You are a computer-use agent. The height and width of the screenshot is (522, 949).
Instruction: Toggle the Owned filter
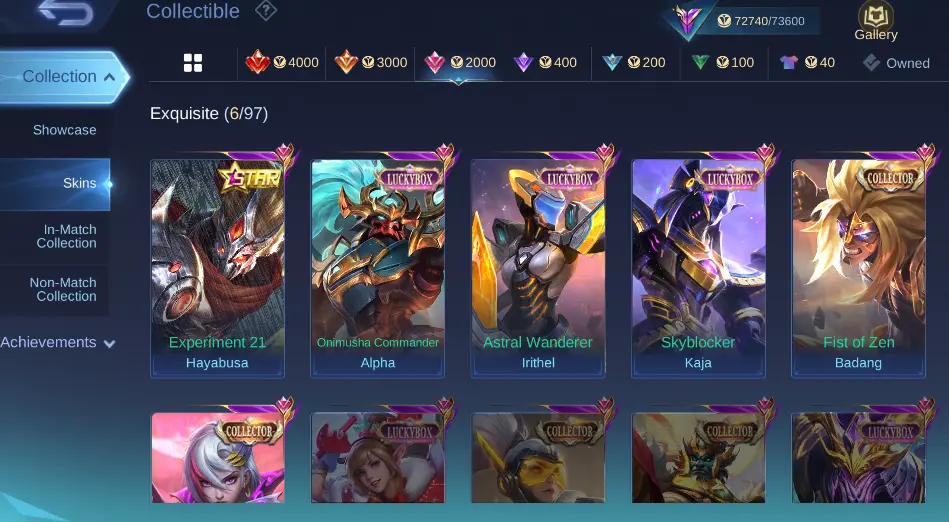(x=897, y=63)
